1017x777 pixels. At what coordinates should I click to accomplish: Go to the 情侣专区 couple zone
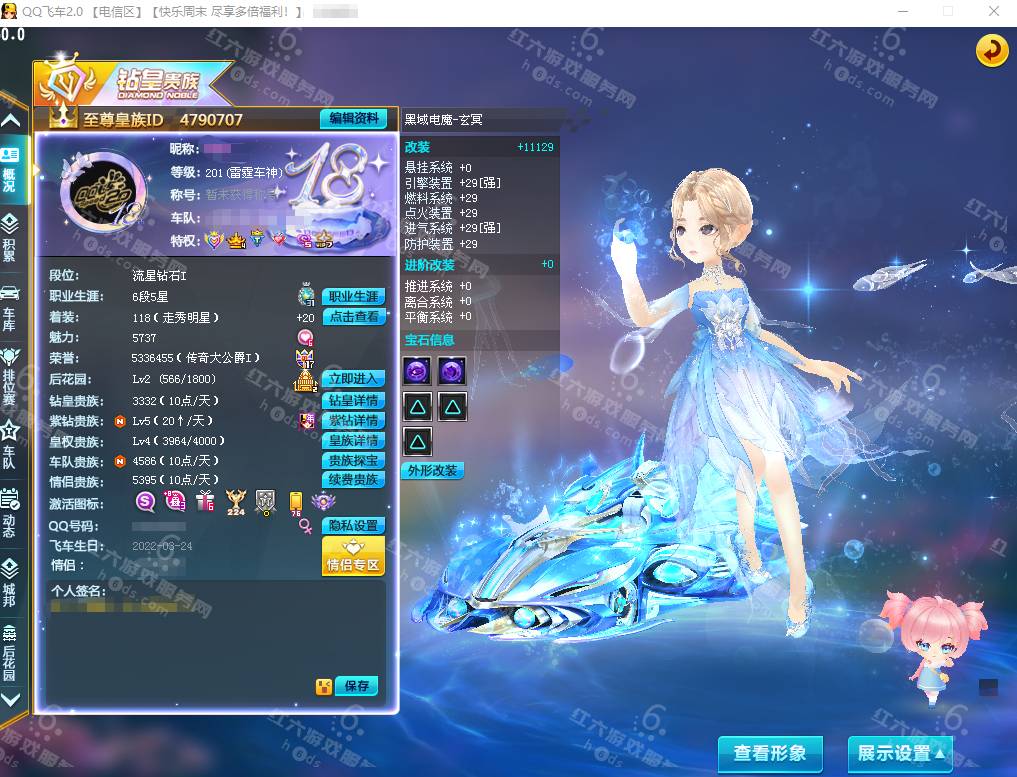tap(353, 556)
